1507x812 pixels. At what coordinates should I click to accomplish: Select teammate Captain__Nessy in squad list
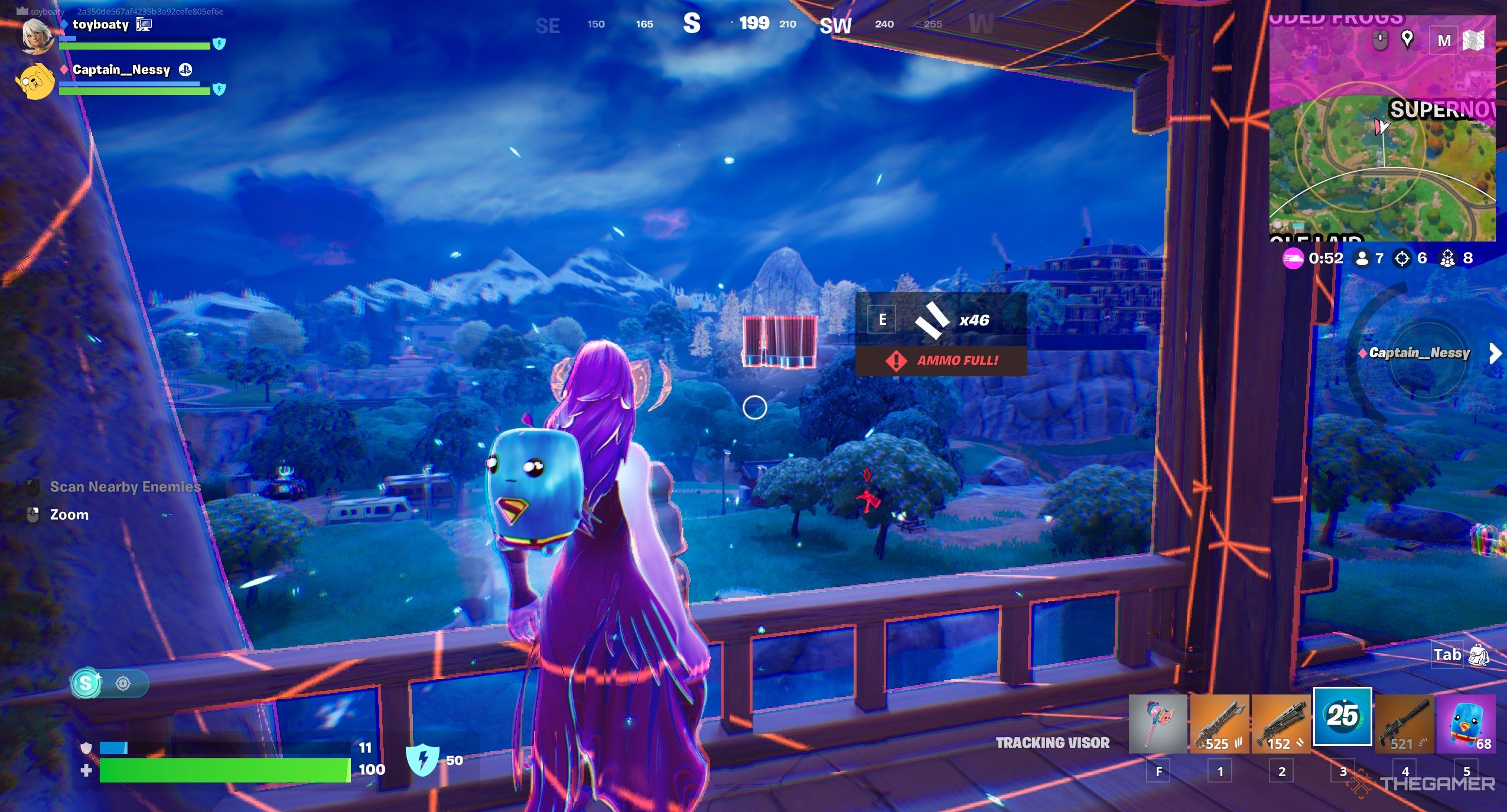(121, 70)
